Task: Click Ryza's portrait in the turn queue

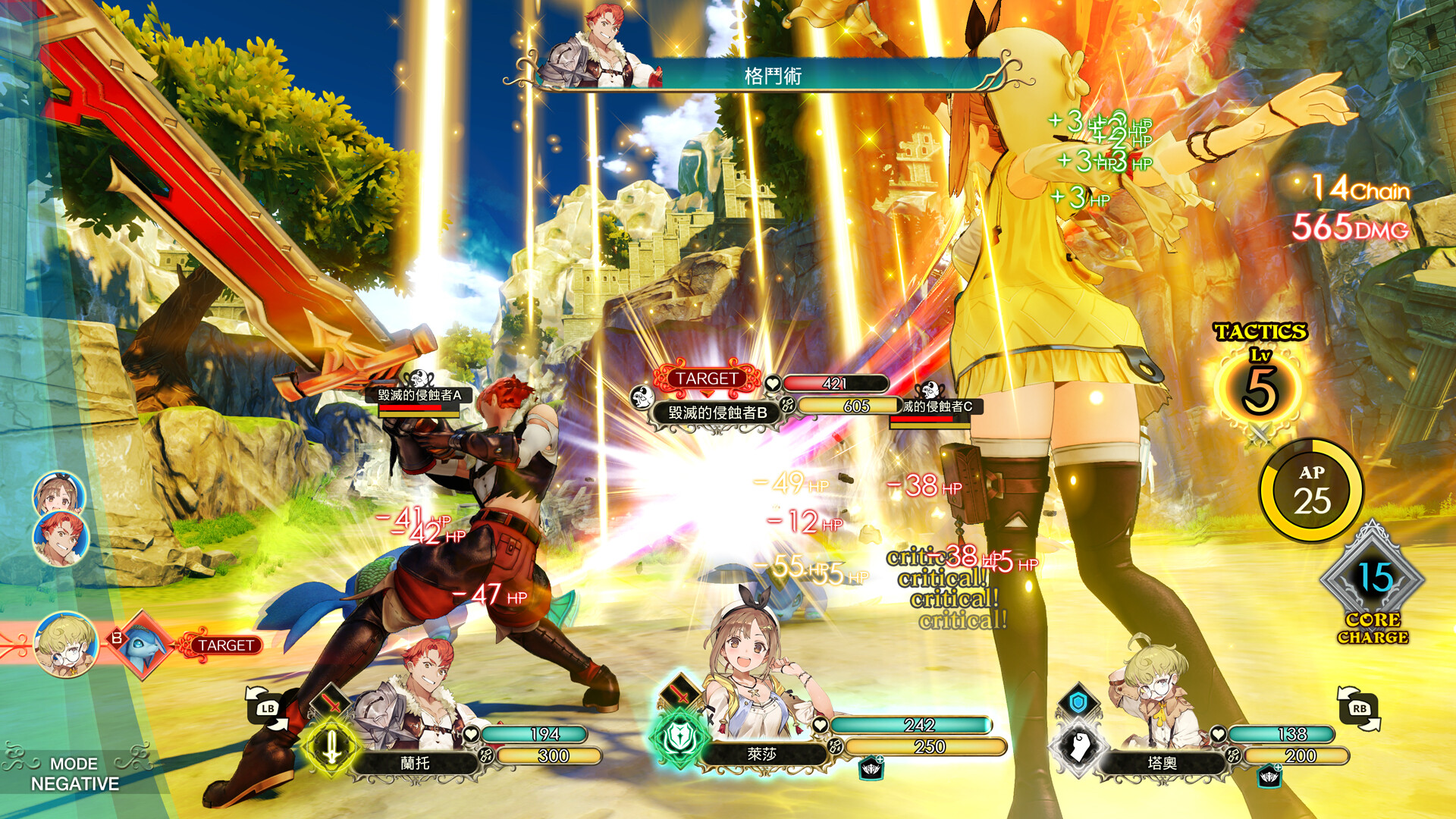Action: (x=58, y=494)
